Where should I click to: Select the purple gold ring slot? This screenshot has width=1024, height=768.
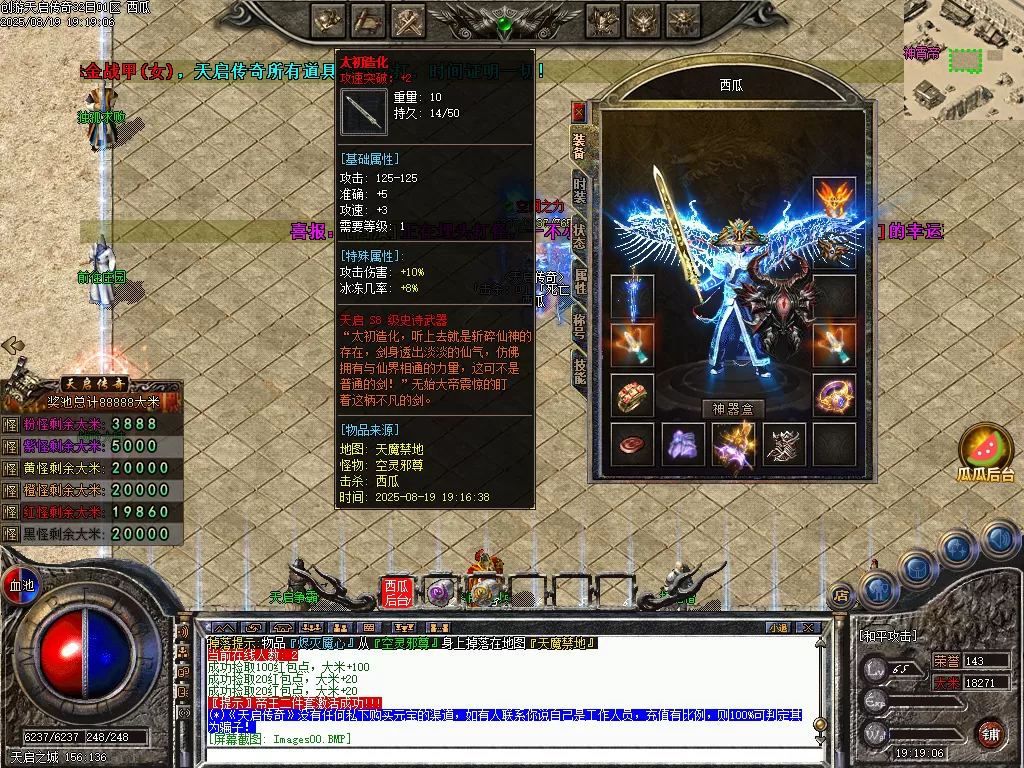833,396
